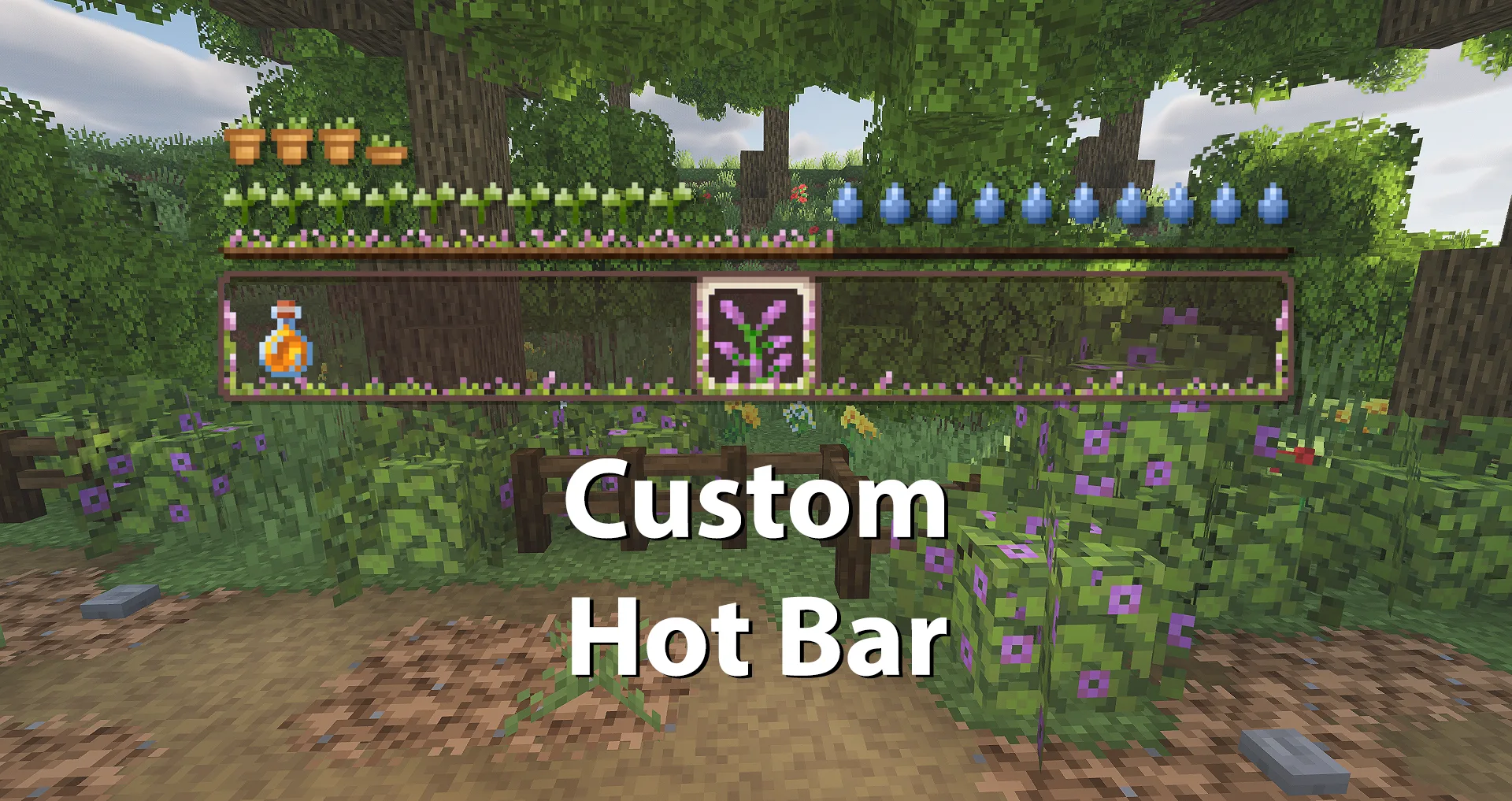Click the pink flower experience bar
Image resolution: width=1512 pixels, height=801 pixels.
click(528, 239)
